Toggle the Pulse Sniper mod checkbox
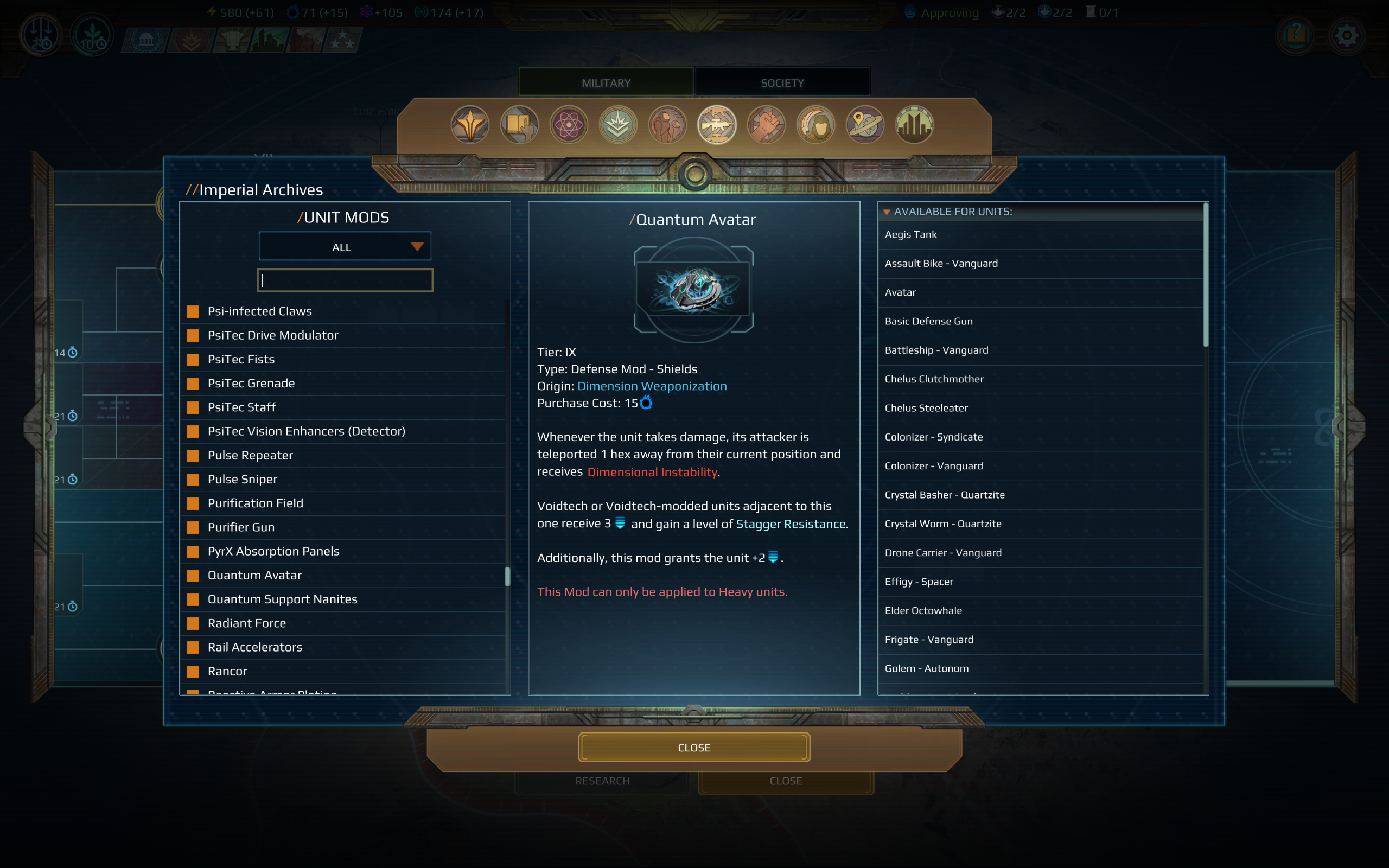Screen dimensions: 1389x868 193,480
